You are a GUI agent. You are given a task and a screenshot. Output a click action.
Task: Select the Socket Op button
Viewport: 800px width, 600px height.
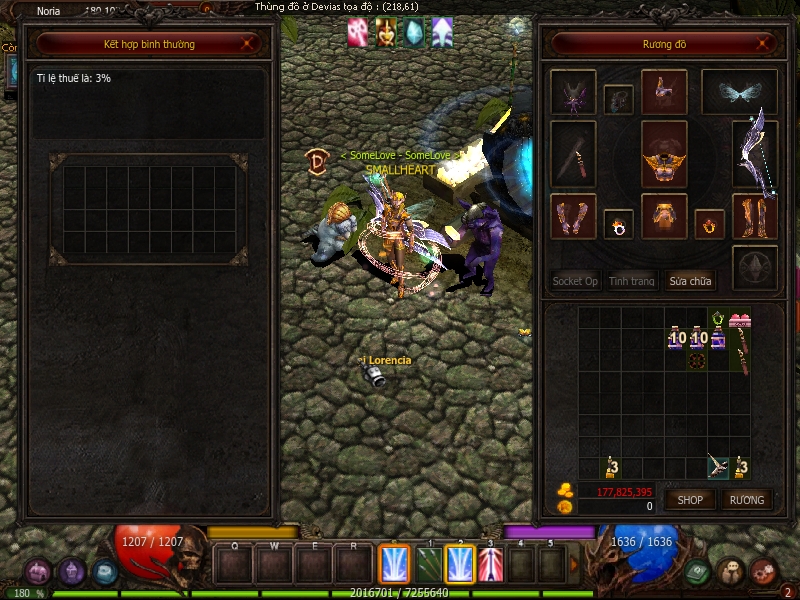575,281
